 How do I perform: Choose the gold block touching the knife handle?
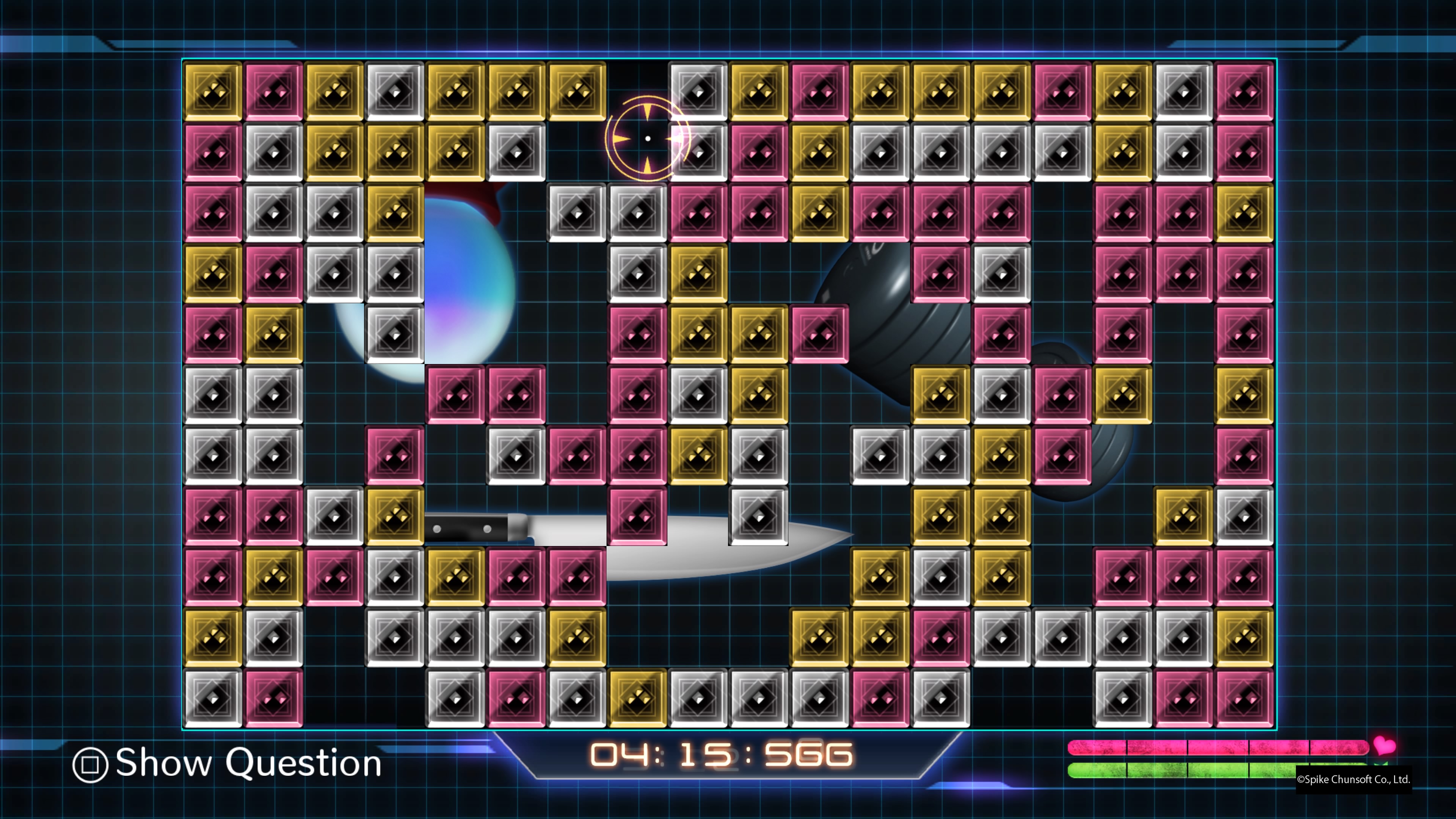coord(394,516)
